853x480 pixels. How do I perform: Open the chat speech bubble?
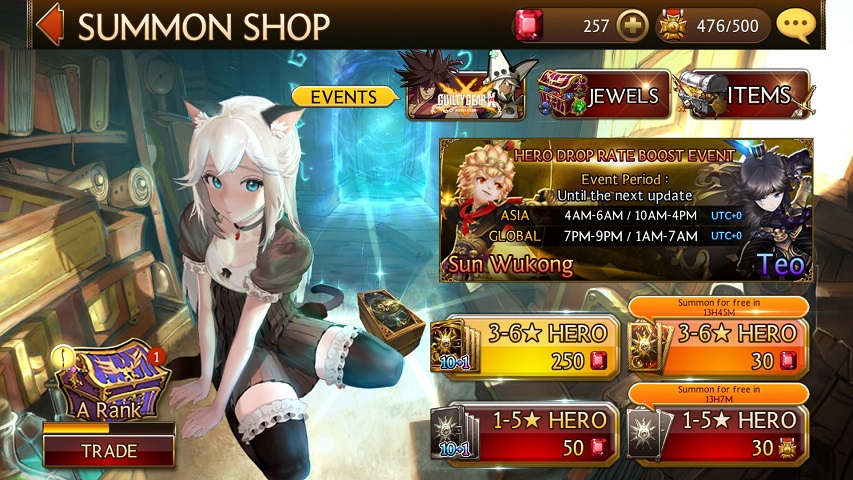[797, 25]
